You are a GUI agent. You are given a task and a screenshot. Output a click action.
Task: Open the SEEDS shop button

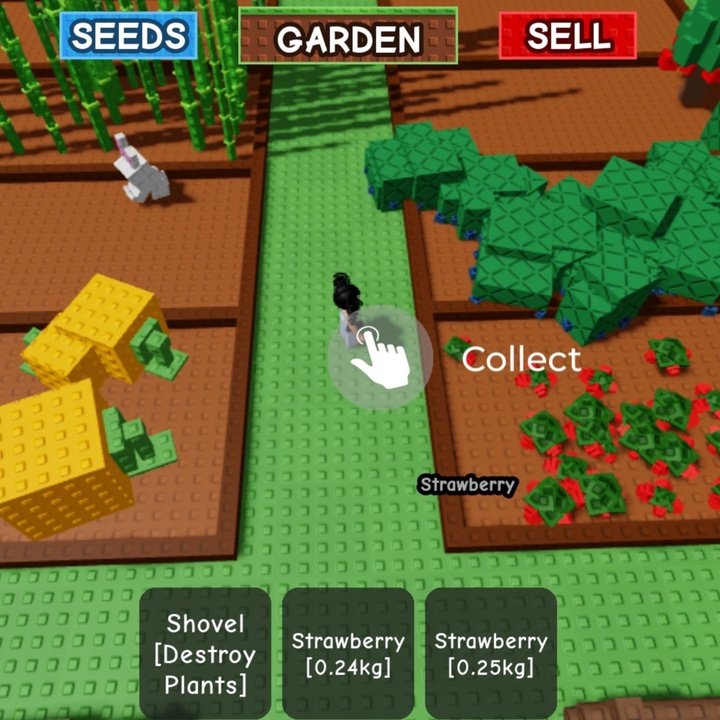click(x=129, y=36)
